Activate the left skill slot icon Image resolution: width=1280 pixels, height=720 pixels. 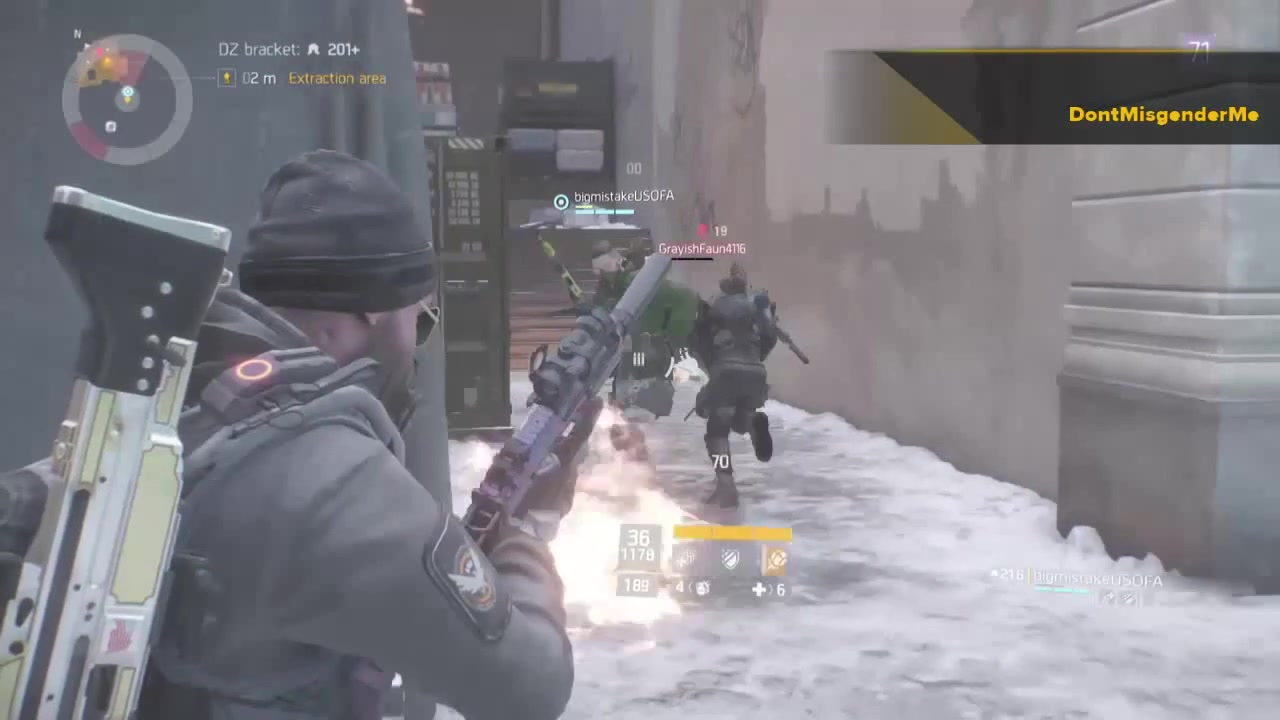click(x=686, y=559)
